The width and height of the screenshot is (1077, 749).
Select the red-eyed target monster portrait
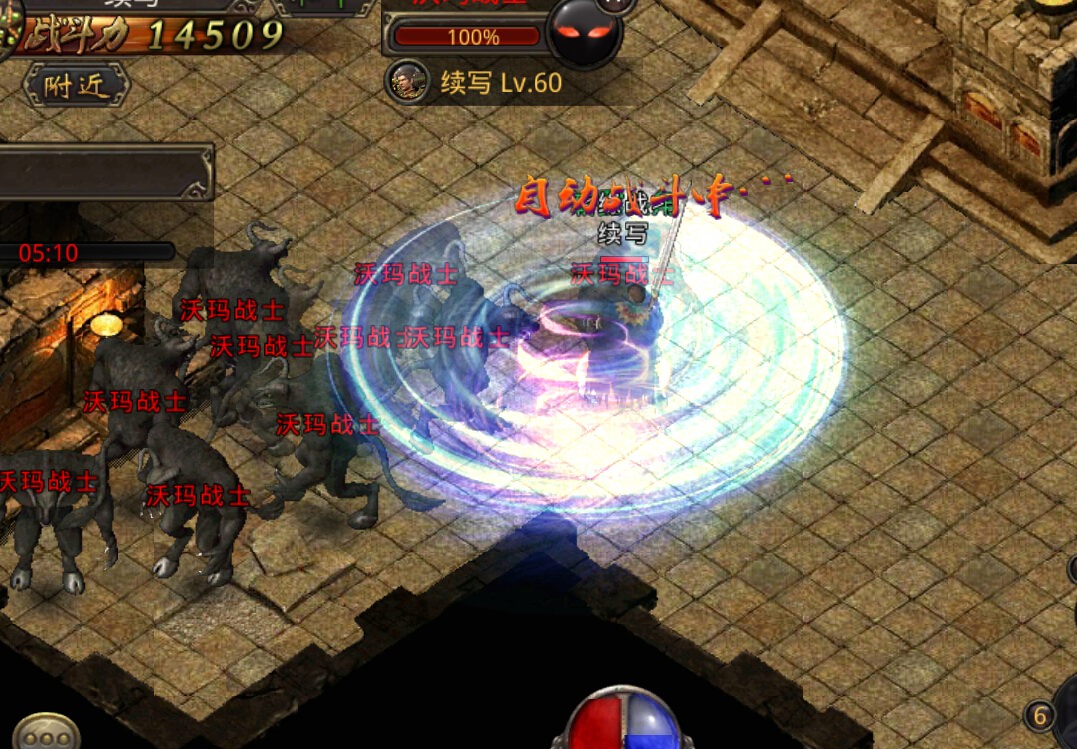click(x=585, y=32)
